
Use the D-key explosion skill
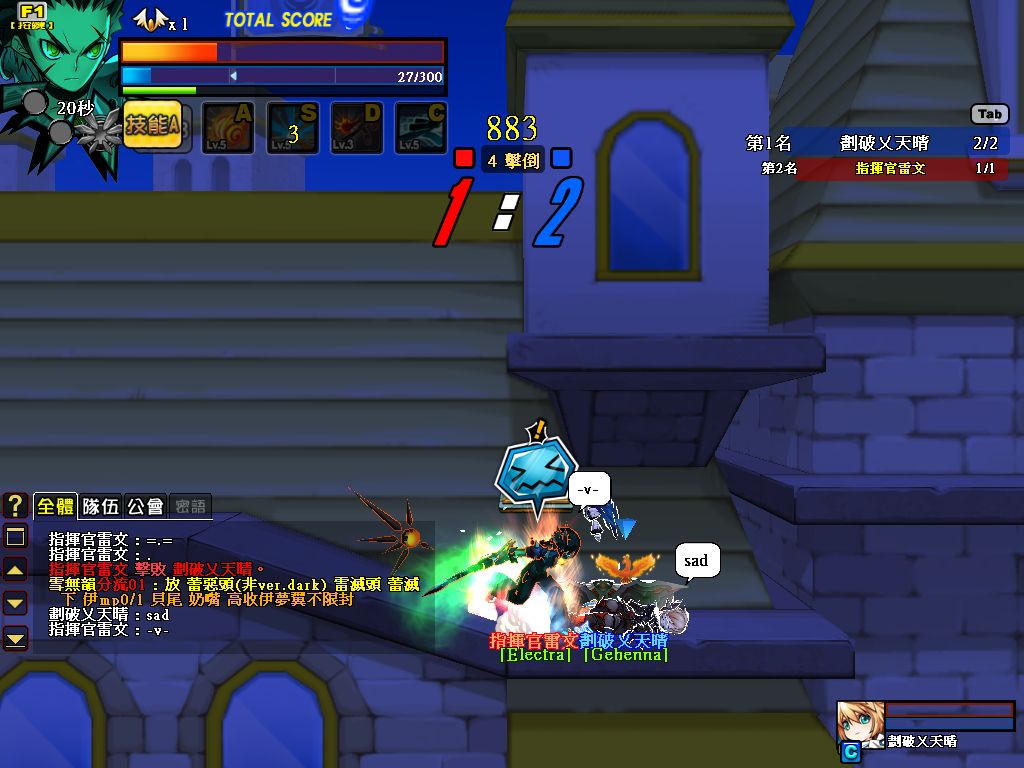[357, 128]
